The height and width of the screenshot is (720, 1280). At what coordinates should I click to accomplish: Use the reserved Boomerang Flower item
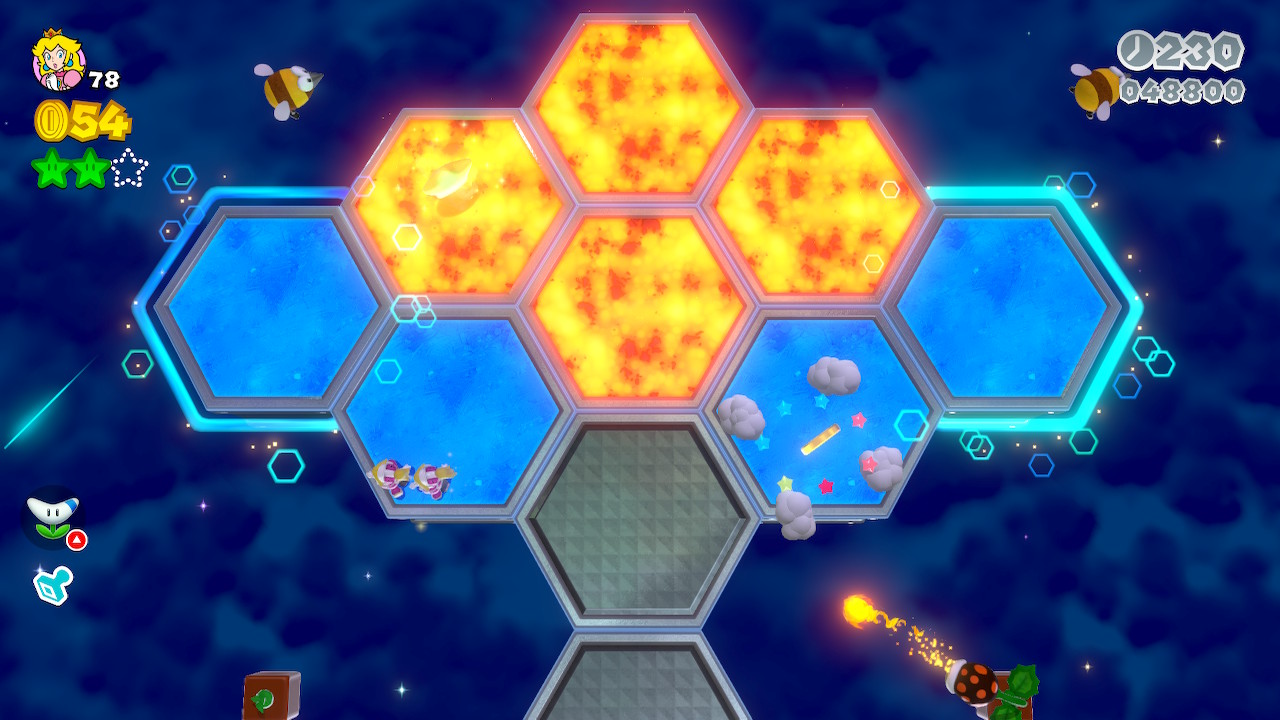coord(53,517)
